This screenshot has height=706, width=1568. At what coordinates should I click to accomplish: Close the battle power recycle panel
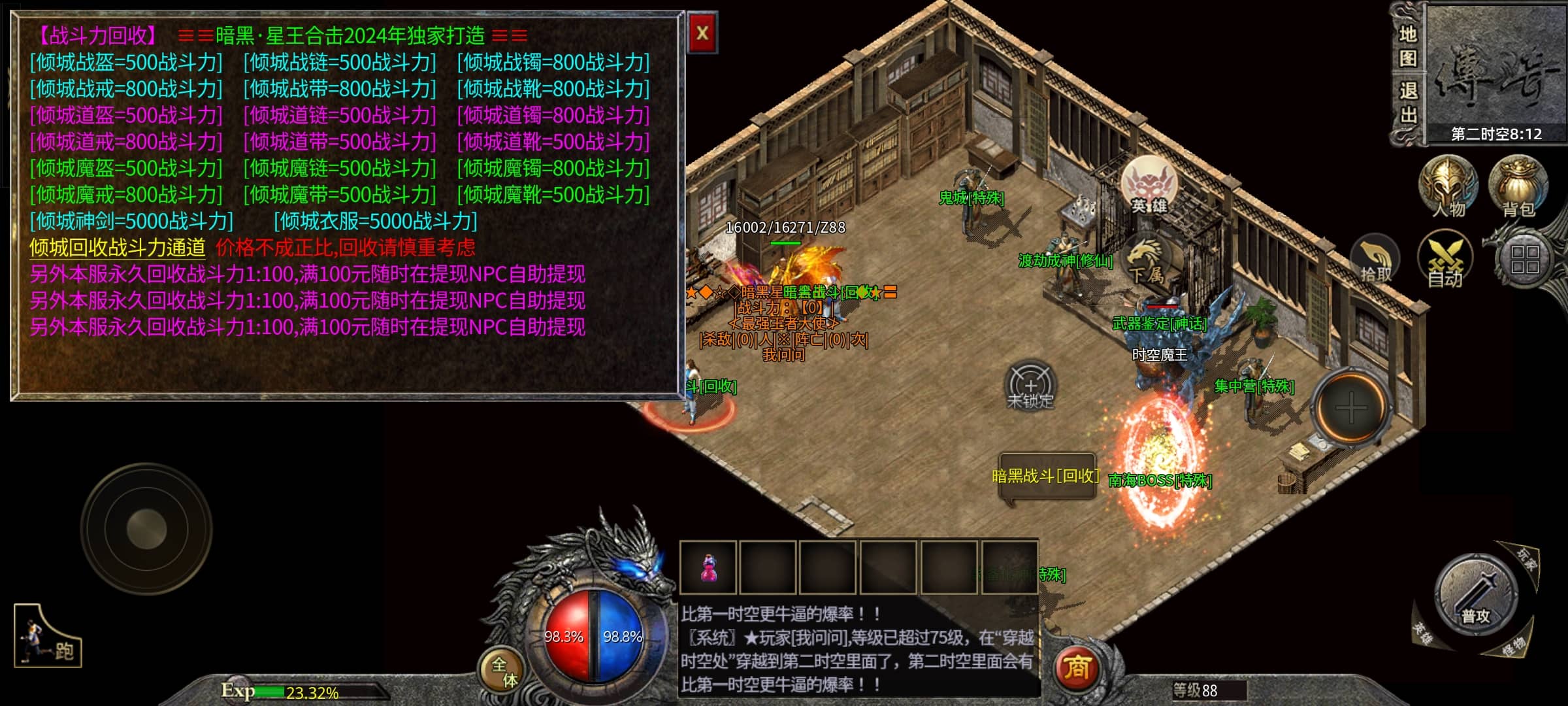702,33
